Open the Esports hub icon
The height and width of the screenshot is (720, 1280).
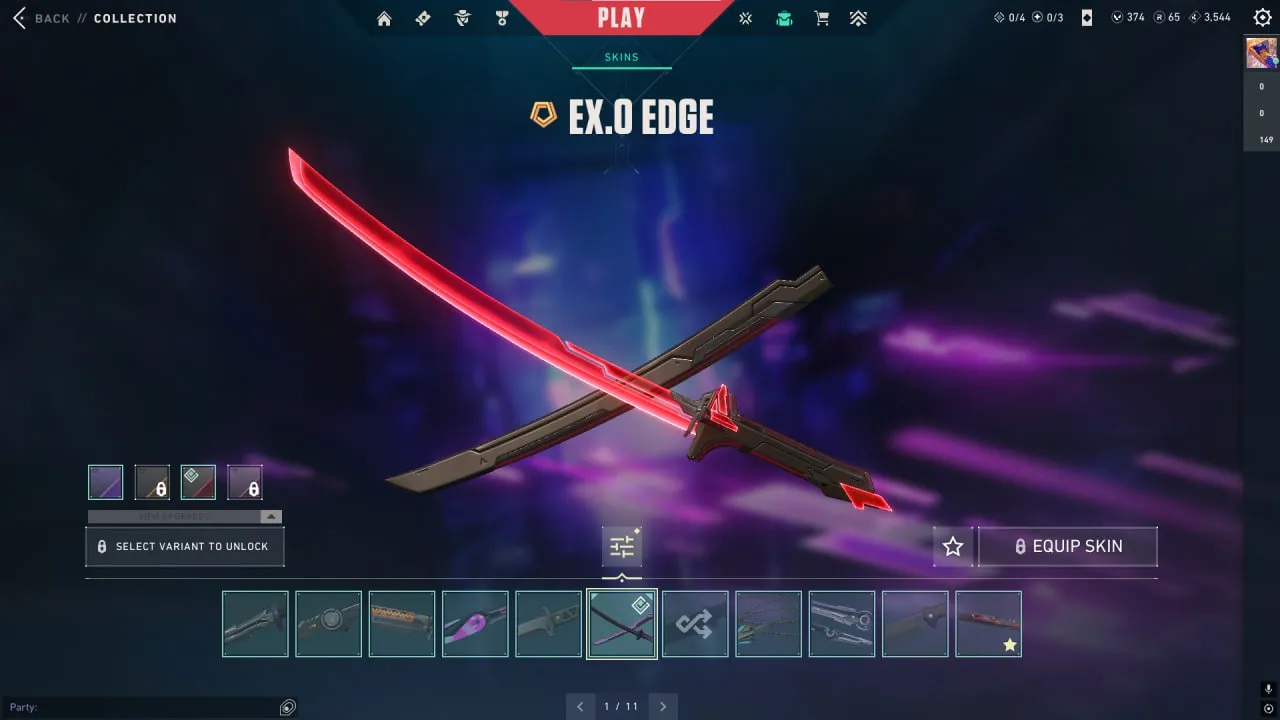tap(744, 17)
